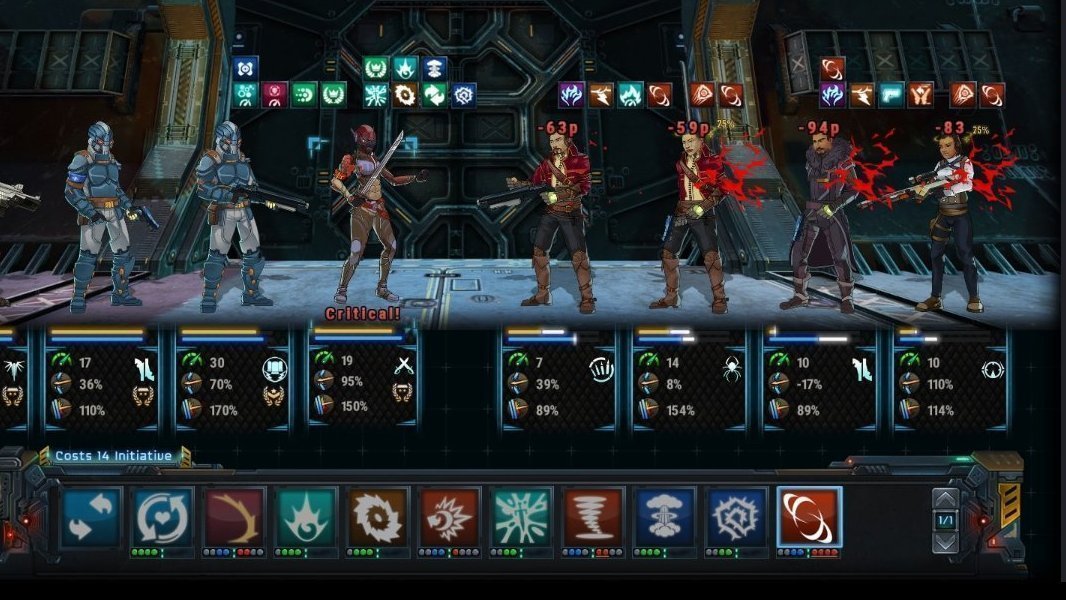Select the red spiked impact attack

pos(450,516)
